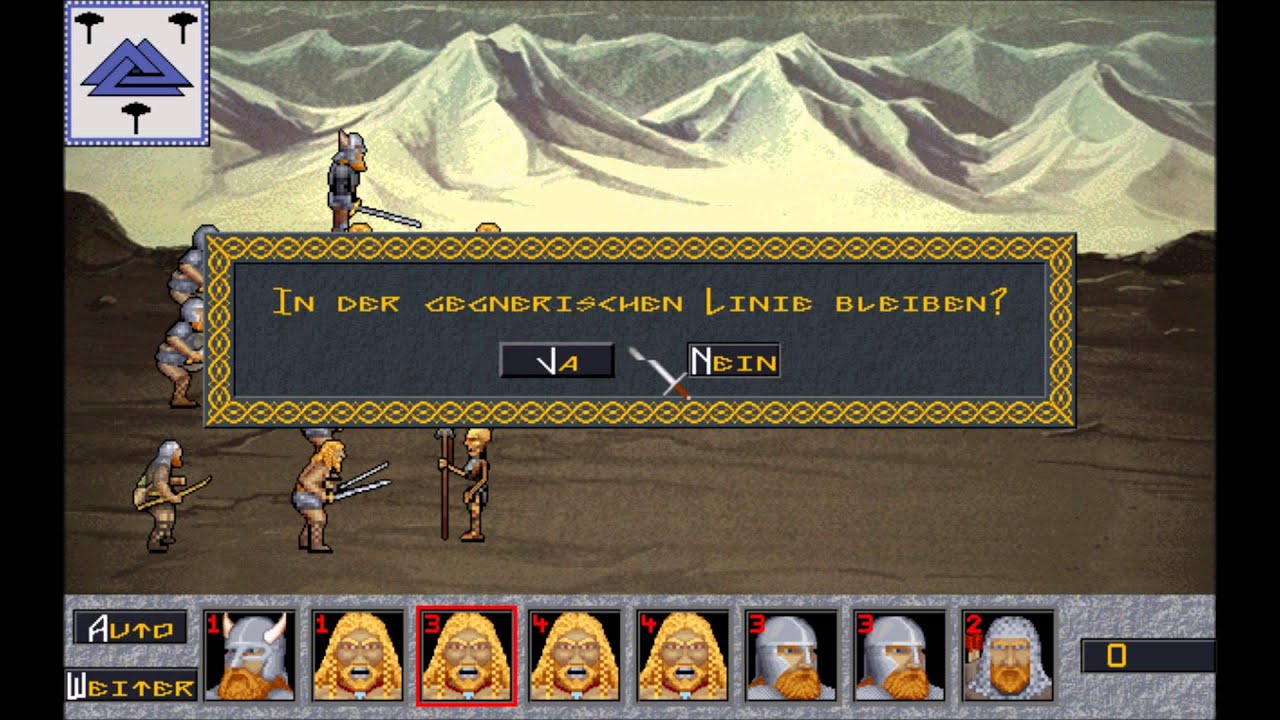Click the Weiter button
Screen dimensions: 1280x720
pyautogui.click(x=131, y=686)
